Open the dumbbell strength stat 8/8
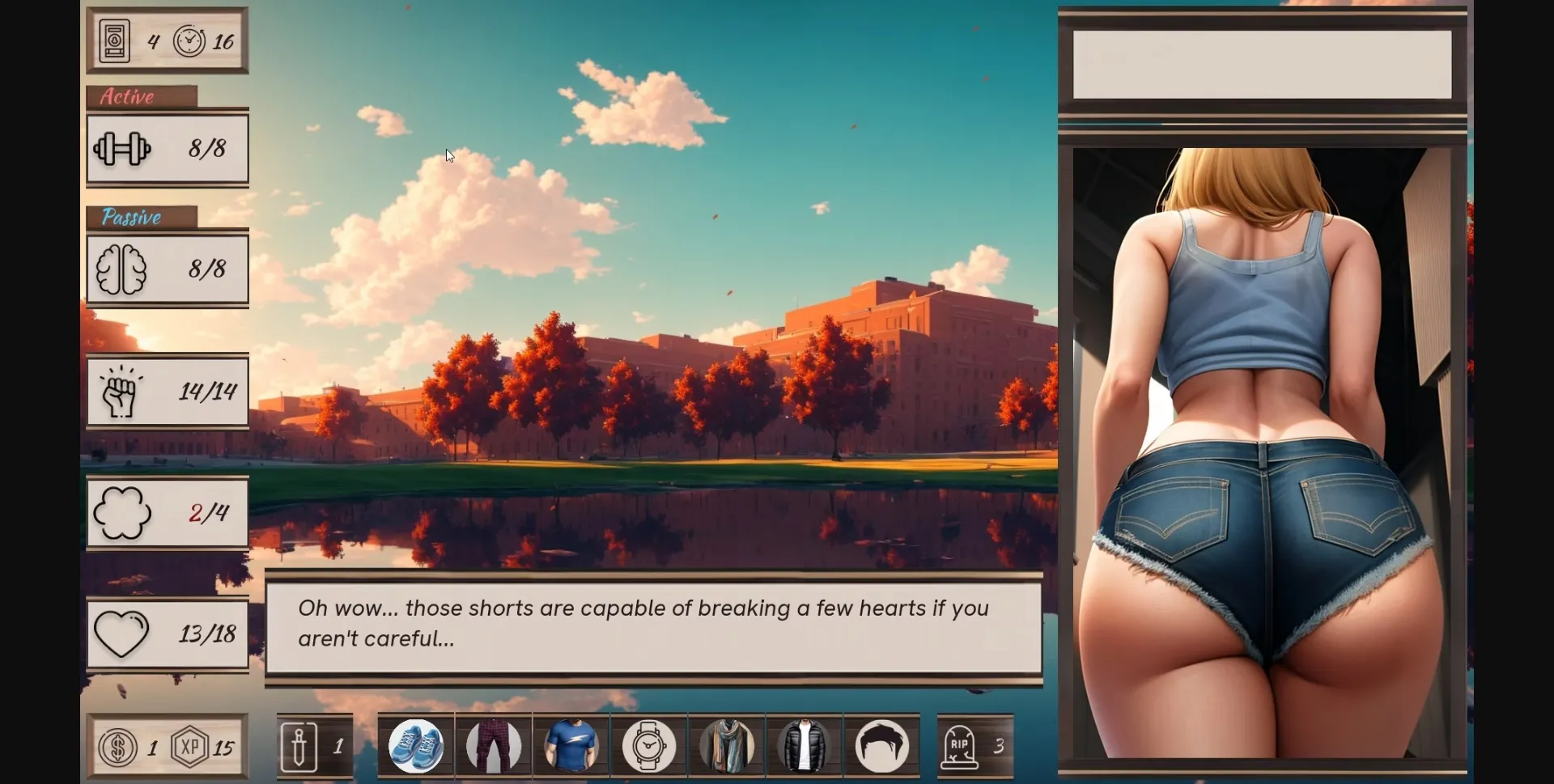The height and width of the screenshot is (784, 1554). (168, 149)
